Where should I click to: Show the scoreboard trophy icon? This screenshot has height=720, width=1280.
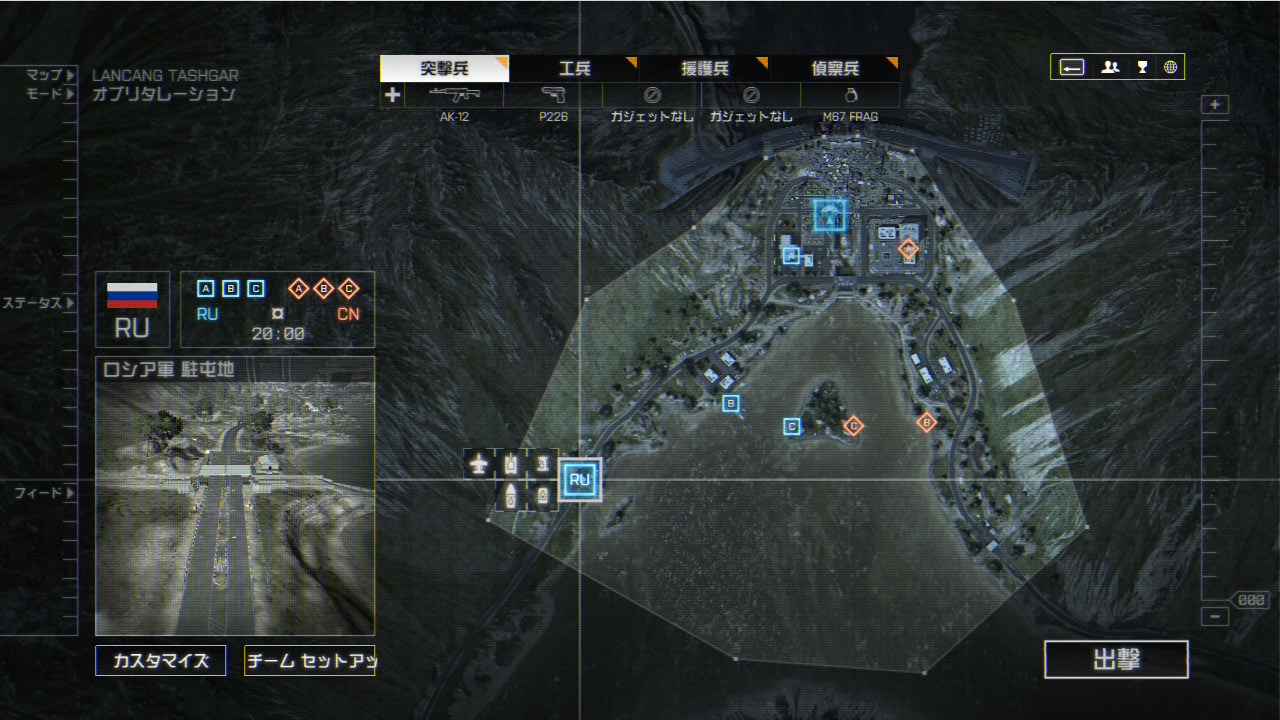tap(1142, 67)
